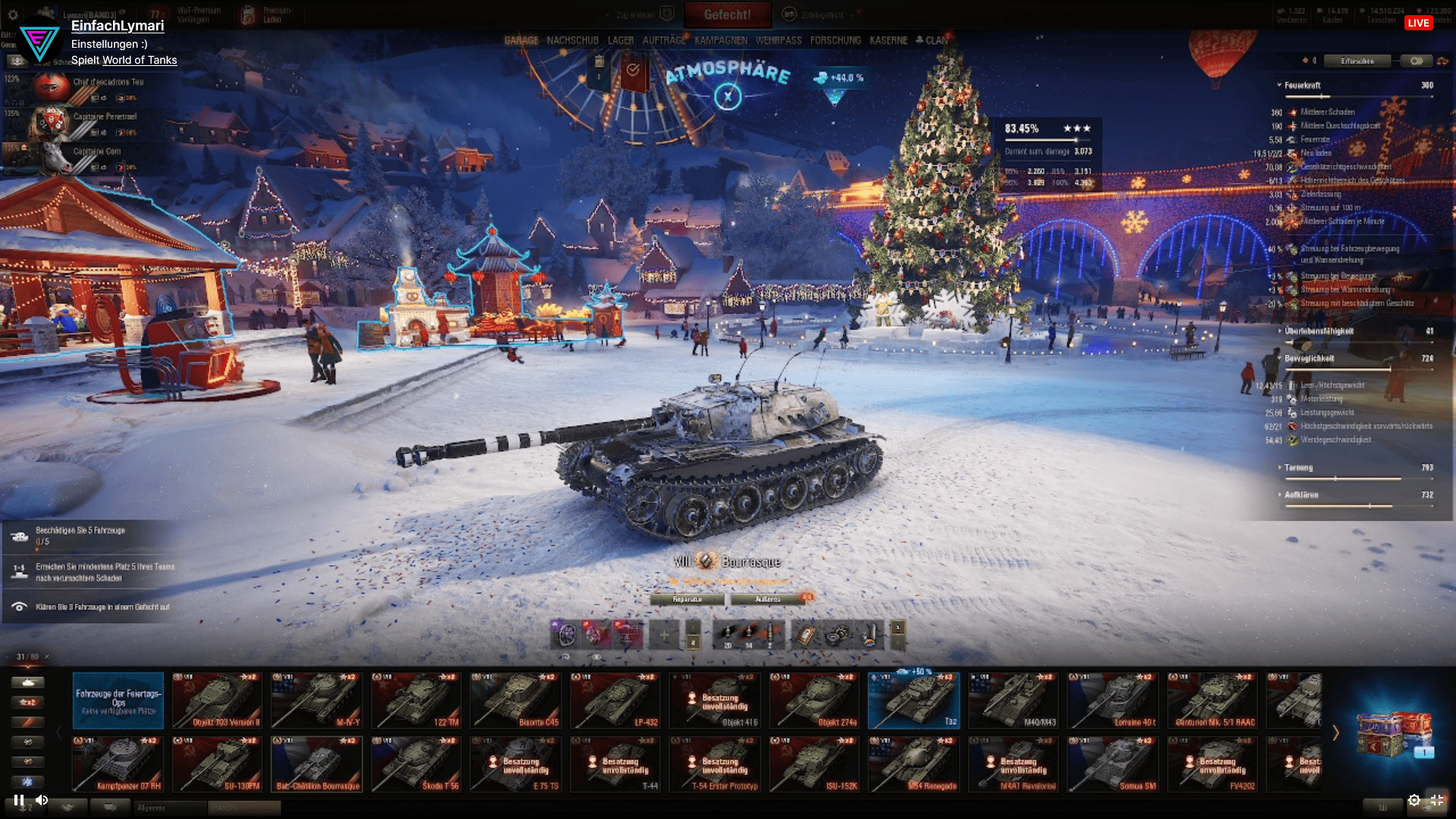Select the Škoda T 56 tank

(x=416, y=764)
